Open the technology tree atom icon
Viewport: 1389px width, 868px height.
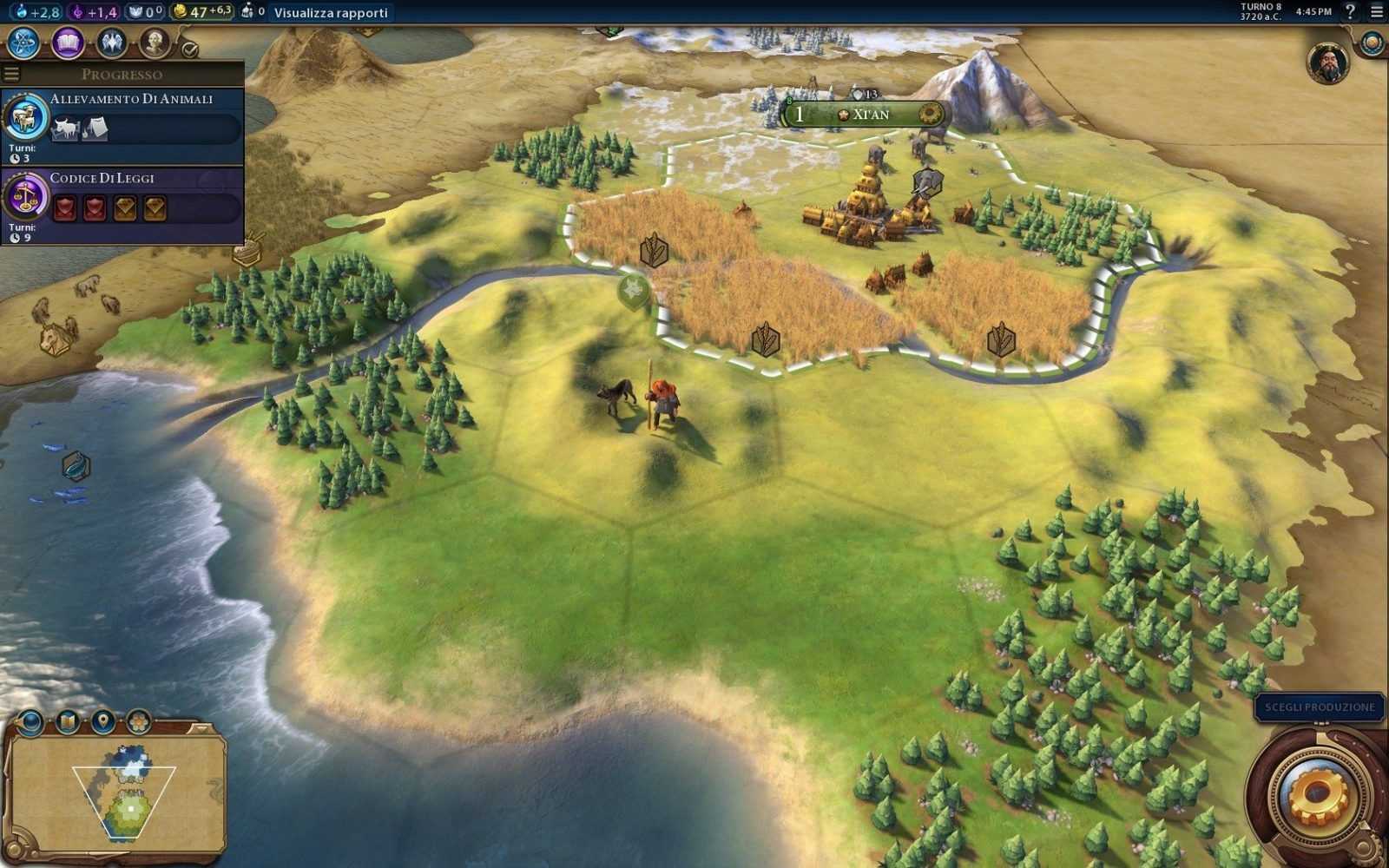pos(23,42)
